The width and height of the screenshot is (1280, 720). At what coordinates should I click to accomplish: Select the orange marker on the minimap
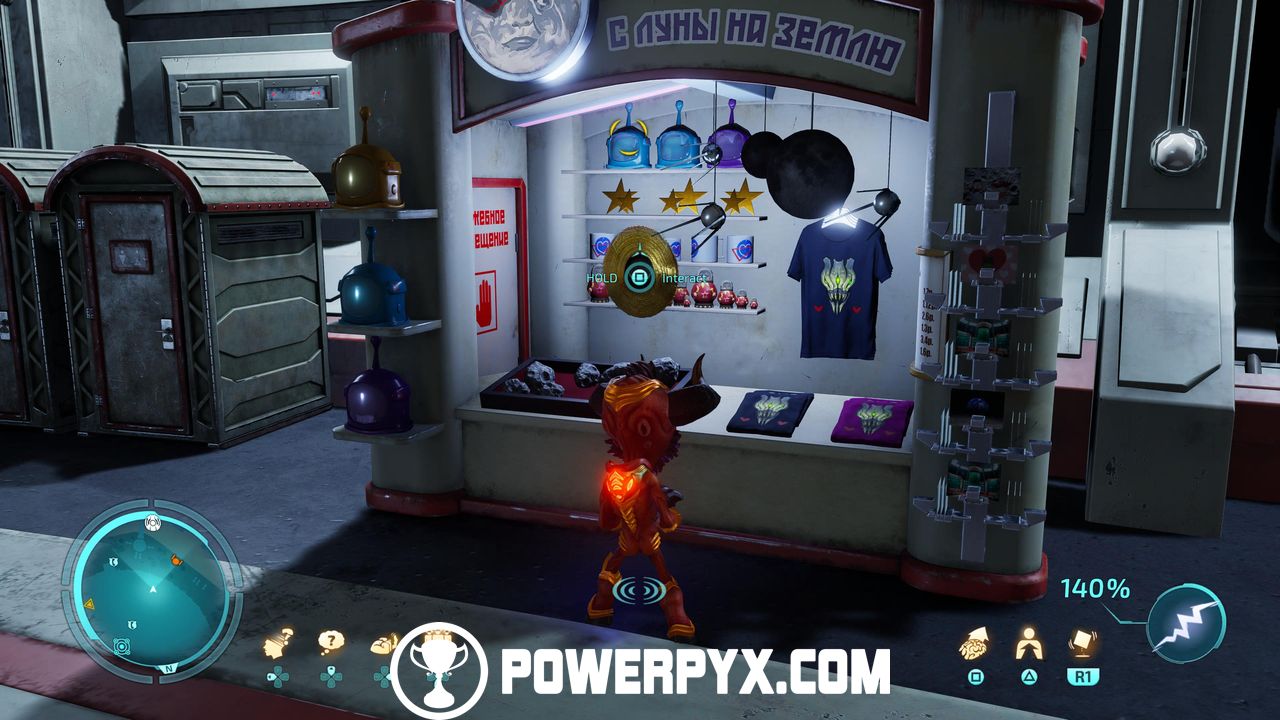(176, 560)
